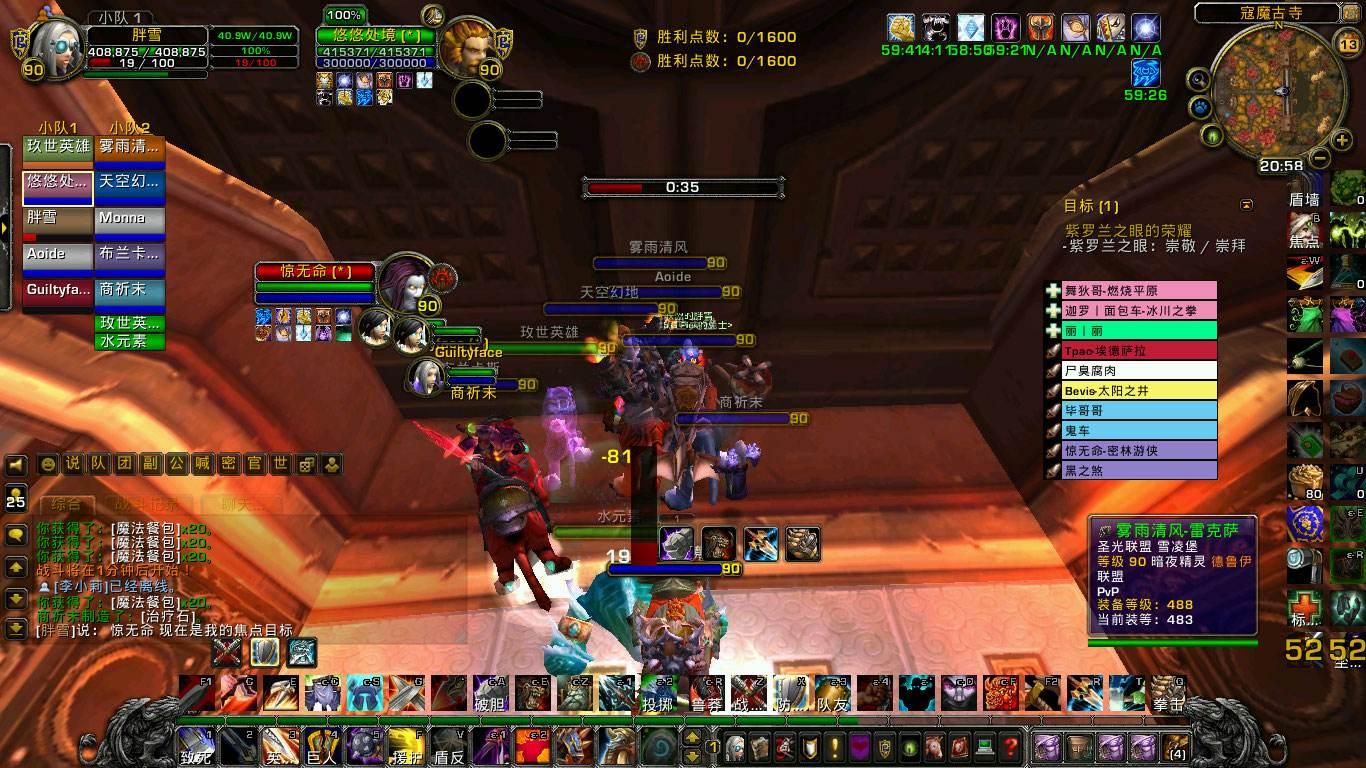Toggle the speaker mute icon above the chat
Image resolution: width=1366 pixels, height=768 pixels.
[x=14, y=463]
